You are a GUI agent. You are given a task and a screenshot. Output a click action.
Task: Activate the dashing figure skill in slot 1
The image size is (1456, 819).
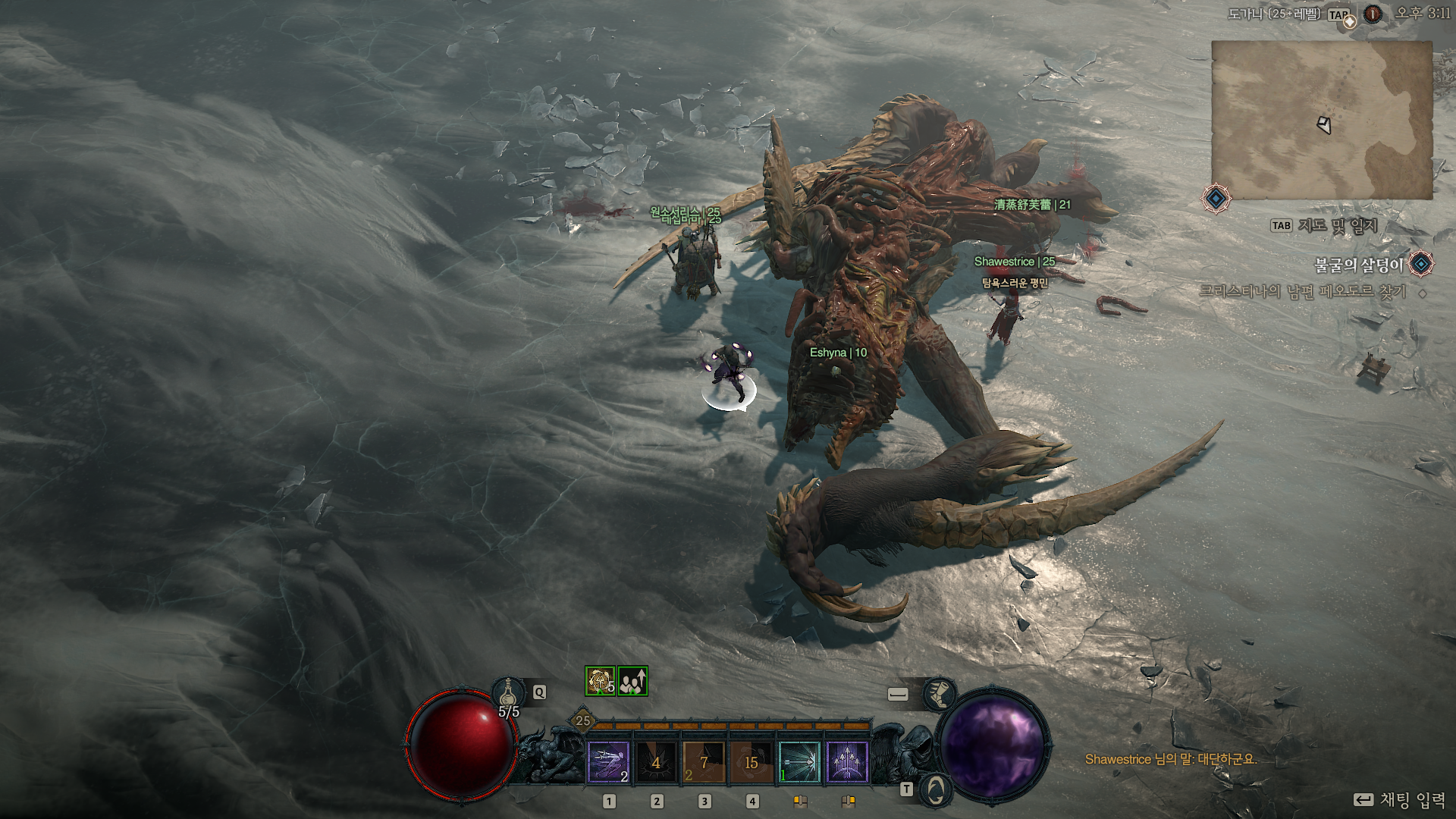[608, 761]
